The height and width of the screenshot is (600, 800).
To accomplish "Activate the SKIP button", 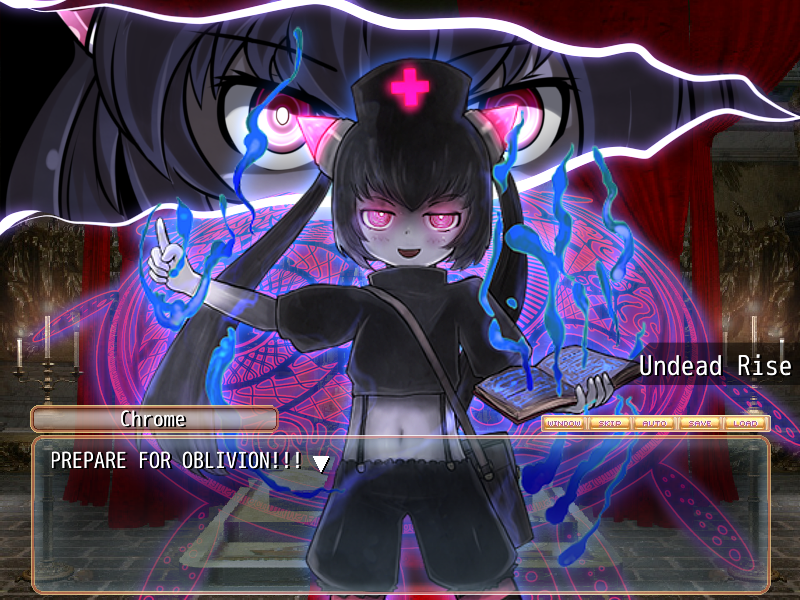I will coord(610,423).
